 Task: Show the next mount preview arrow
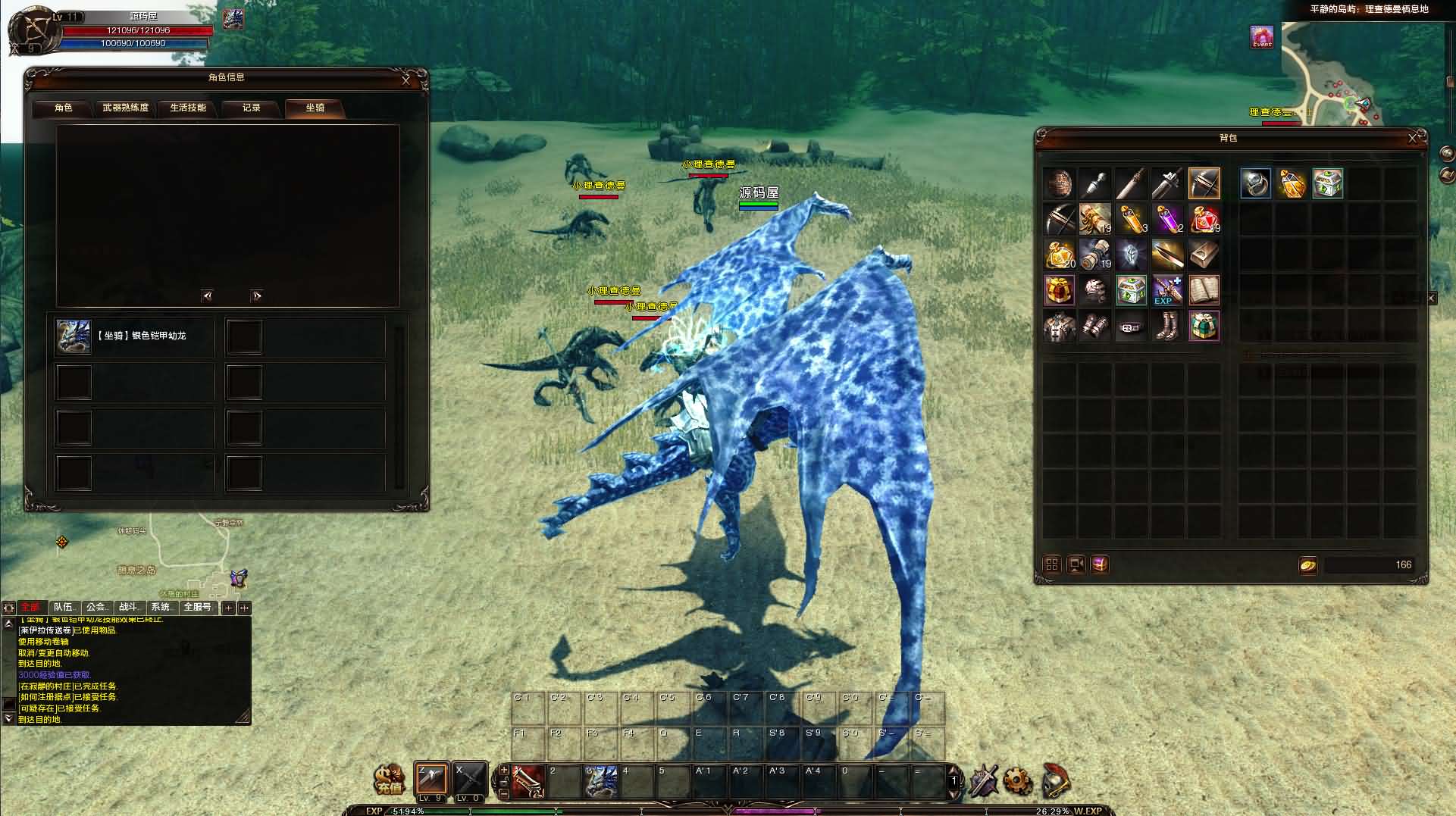(256, 296)
